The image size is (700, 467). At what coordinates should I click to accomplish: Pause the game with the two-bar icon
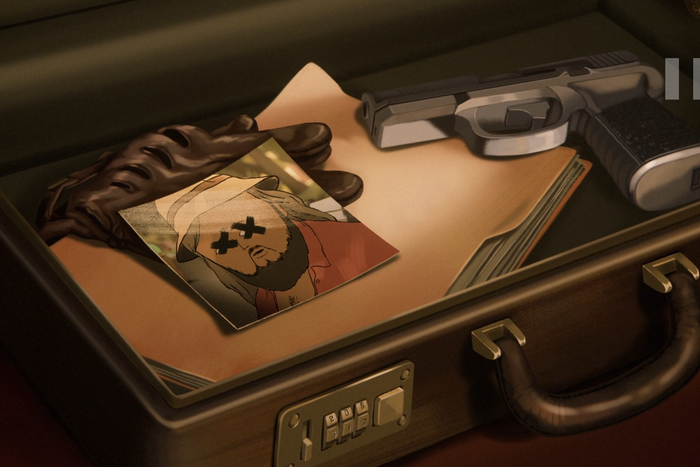[683, 79]
